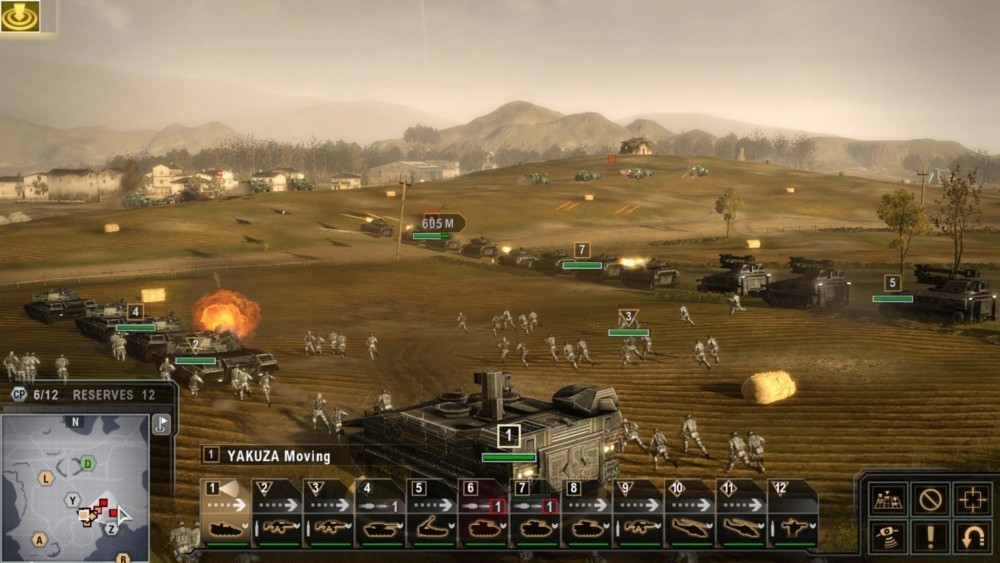Choose unit 2 infantry card
Image resolution: width=1000 pixels, height=563 pixels.
click(x=277, y=514)
